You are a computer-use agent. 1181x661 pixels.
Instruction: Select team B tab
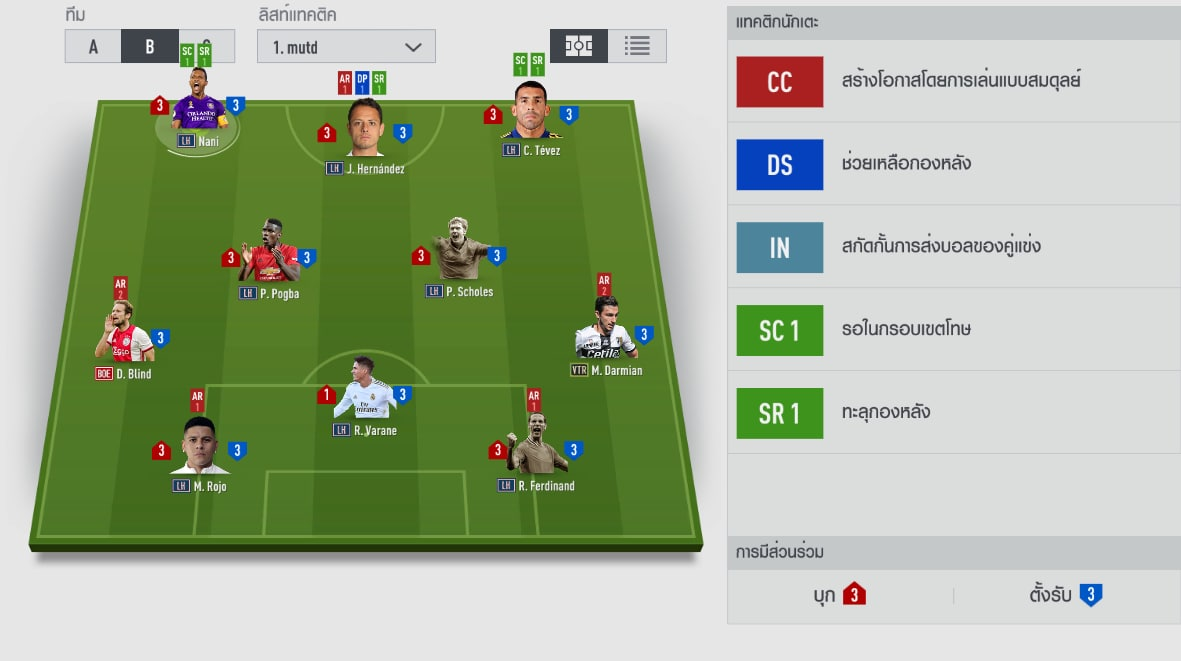pos(149,47)
